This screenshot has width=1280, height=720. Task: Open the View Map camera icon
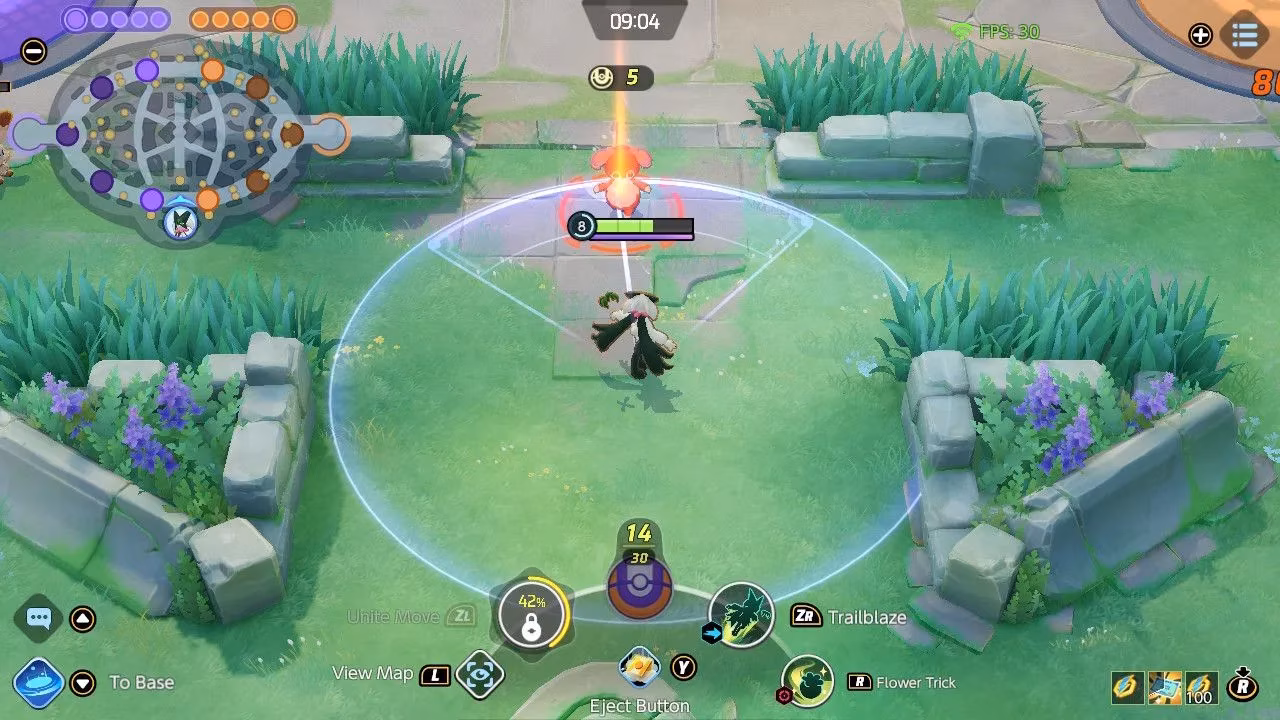pyautogui.click(x=479, y=676)
